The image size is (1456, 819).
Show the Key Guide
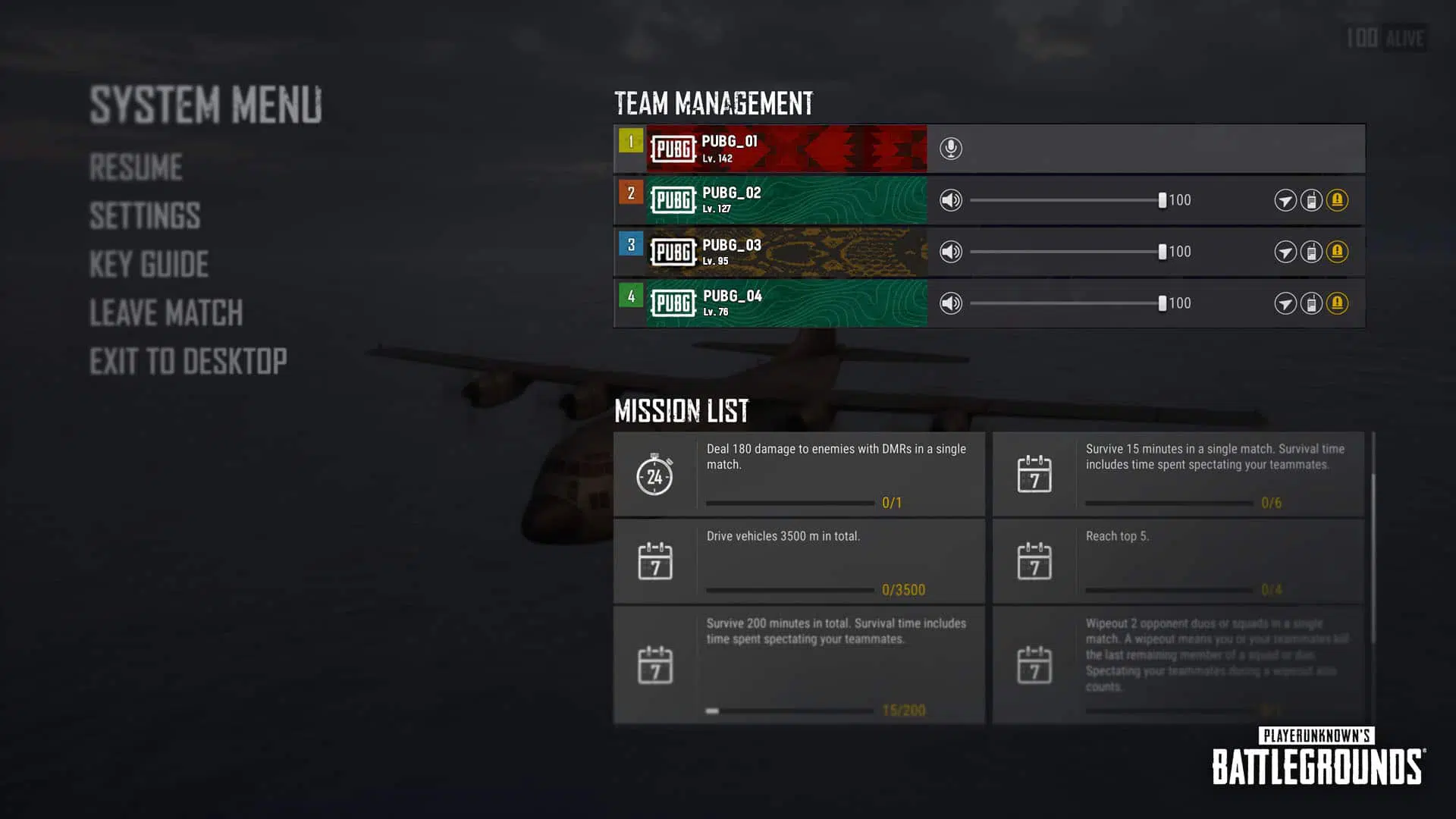(x=149, y=265)
